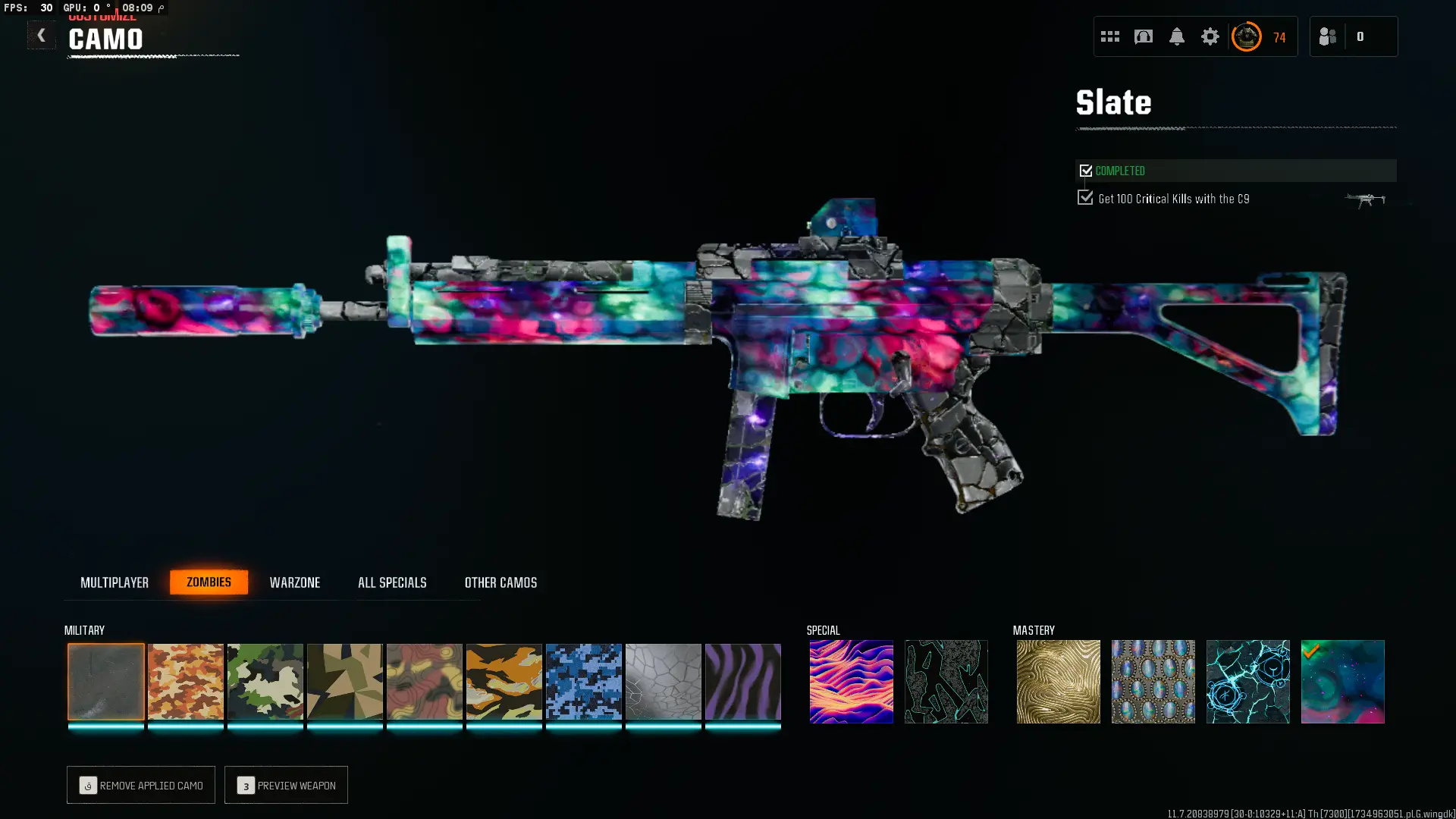Click Preview Weapon
This screenshot has width=1456, height=819.
286,785
